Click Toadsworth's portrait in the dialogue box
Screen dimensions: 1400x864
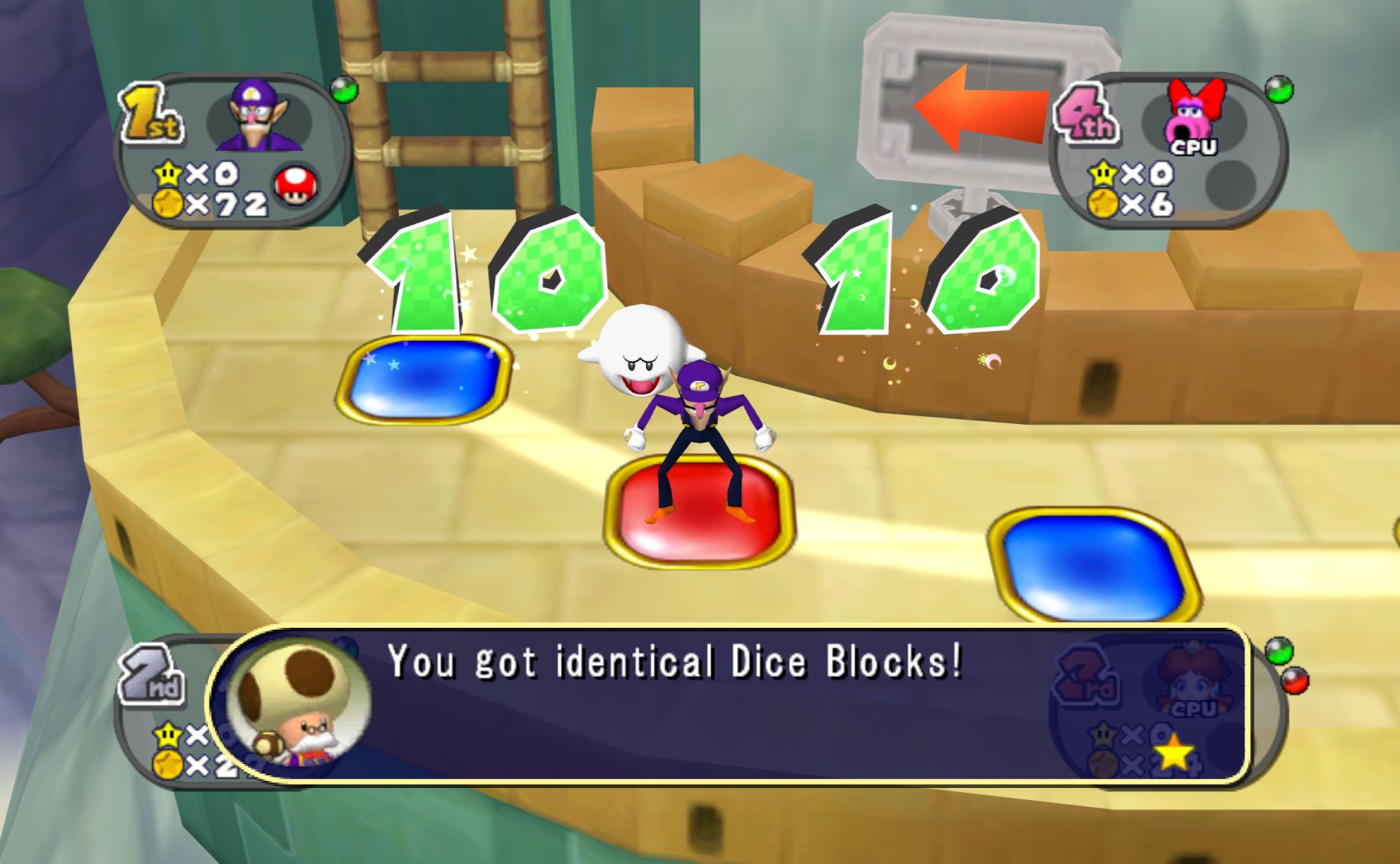pyautogui.click(x=298, y=703)
